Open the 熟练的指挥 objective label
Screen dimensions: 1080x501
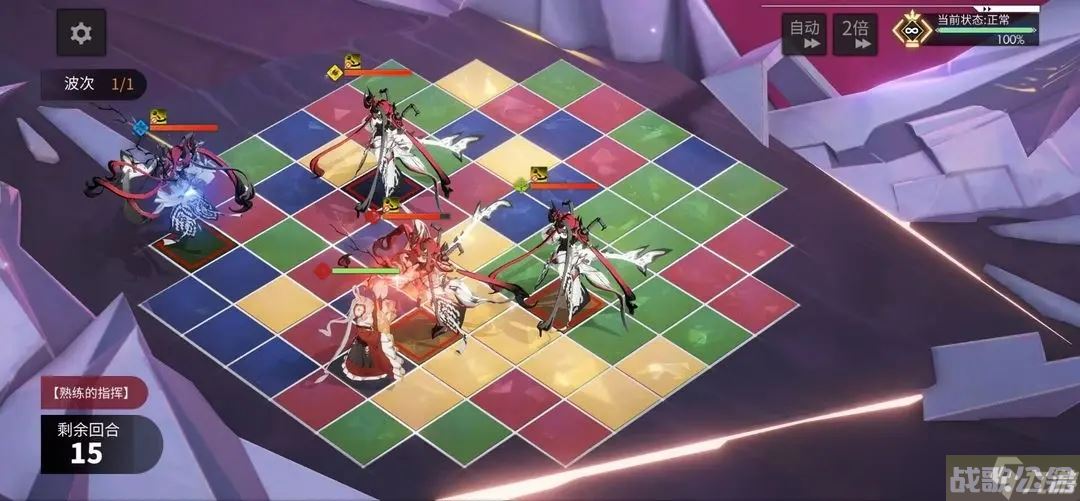click(94, 391)
